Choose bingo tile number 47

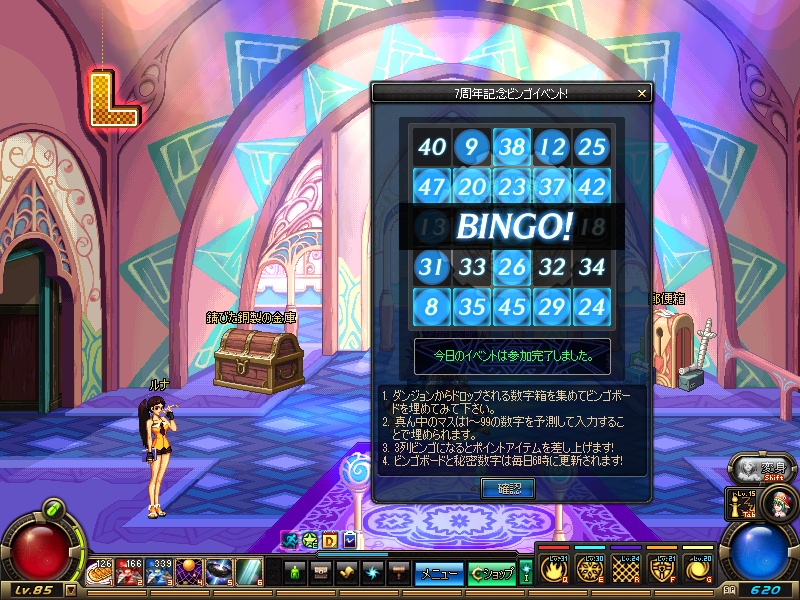tap(432, 187)
